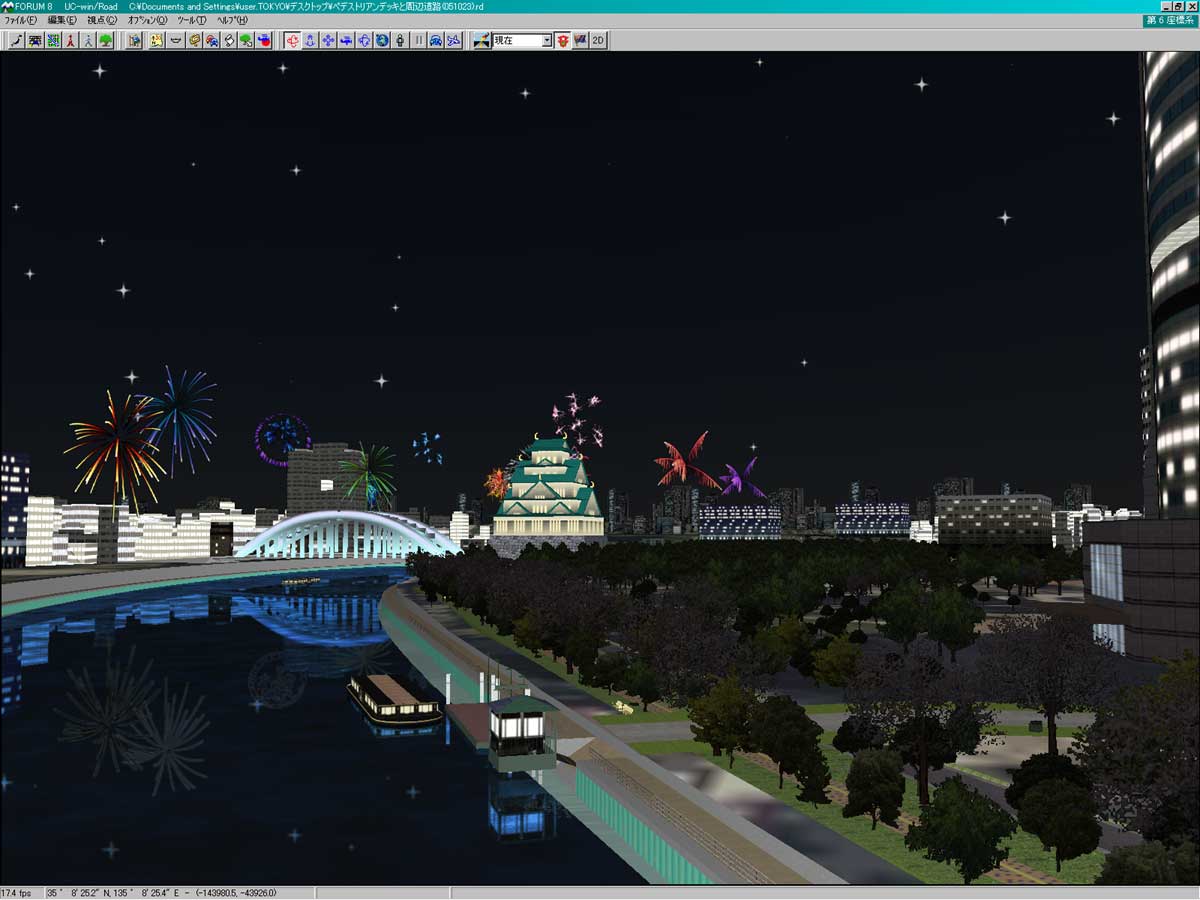Click the pause simulation toolbar button
Image resolution: width=1200 pixels, height=900 pixels.
point(418,40)
